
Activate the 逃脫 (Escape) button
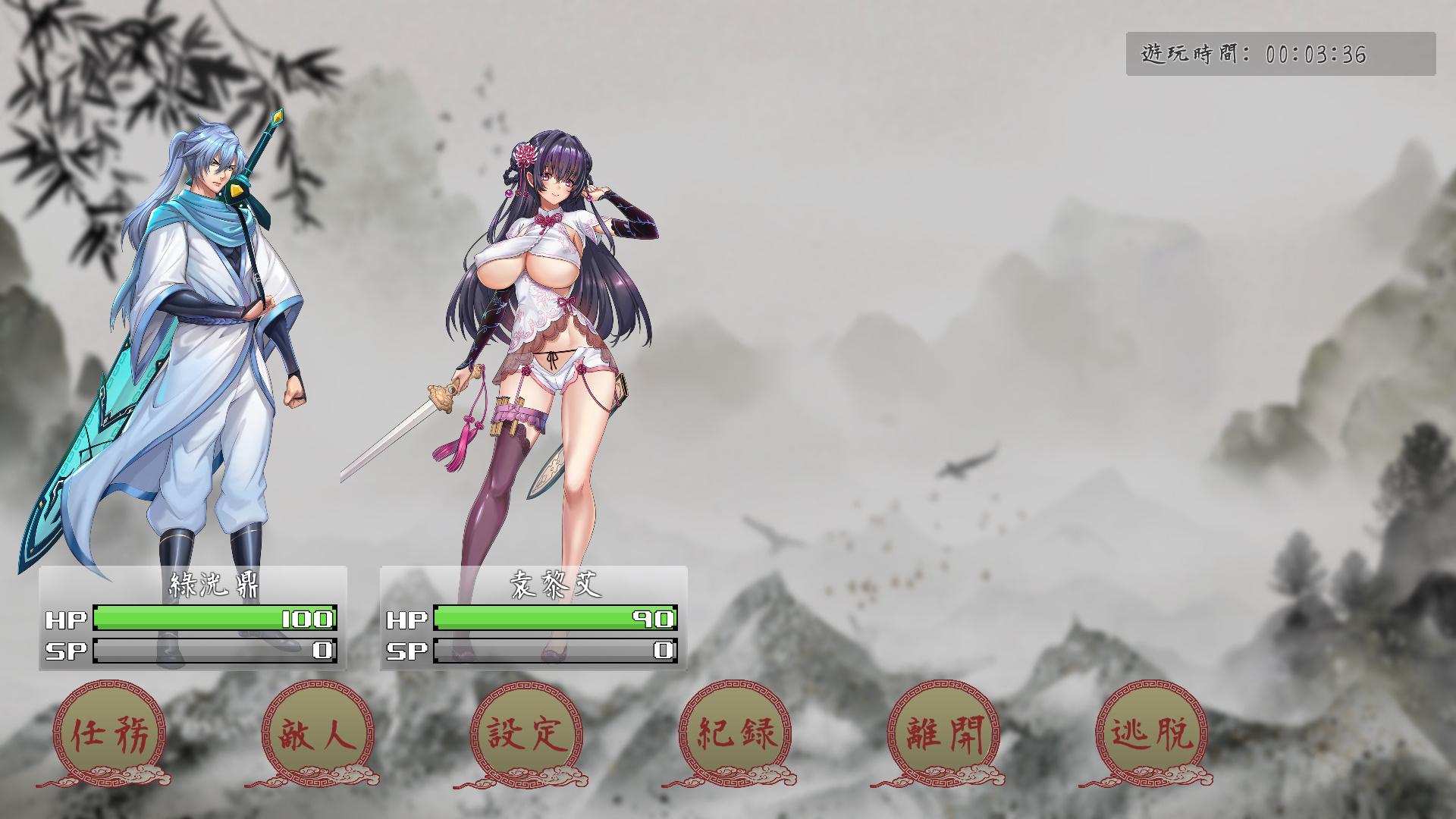1151,733
